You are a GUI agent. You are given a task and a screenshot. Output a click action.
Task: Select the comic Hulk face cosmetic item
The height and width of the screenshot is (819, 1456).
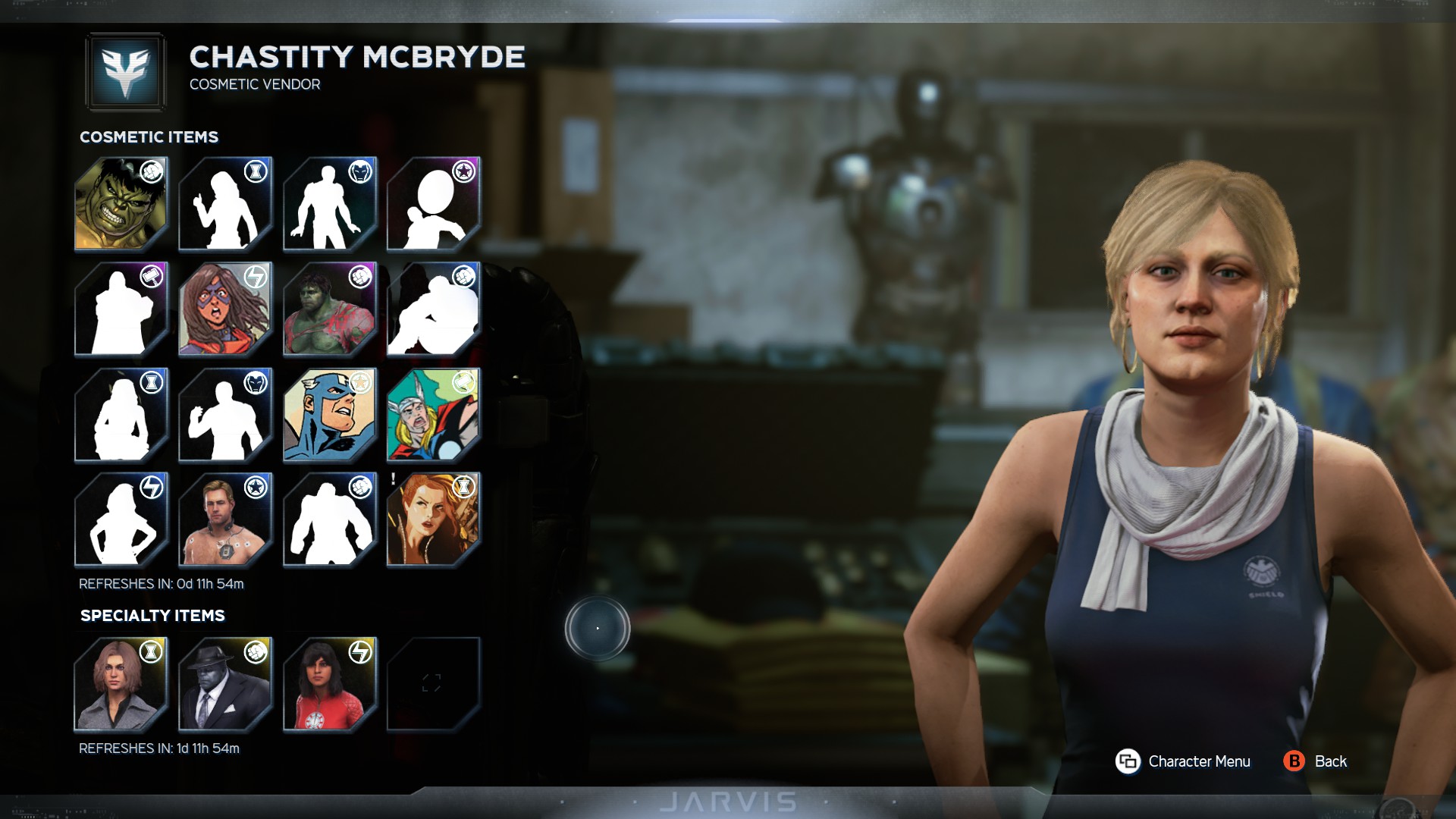(x=121, y=204)
